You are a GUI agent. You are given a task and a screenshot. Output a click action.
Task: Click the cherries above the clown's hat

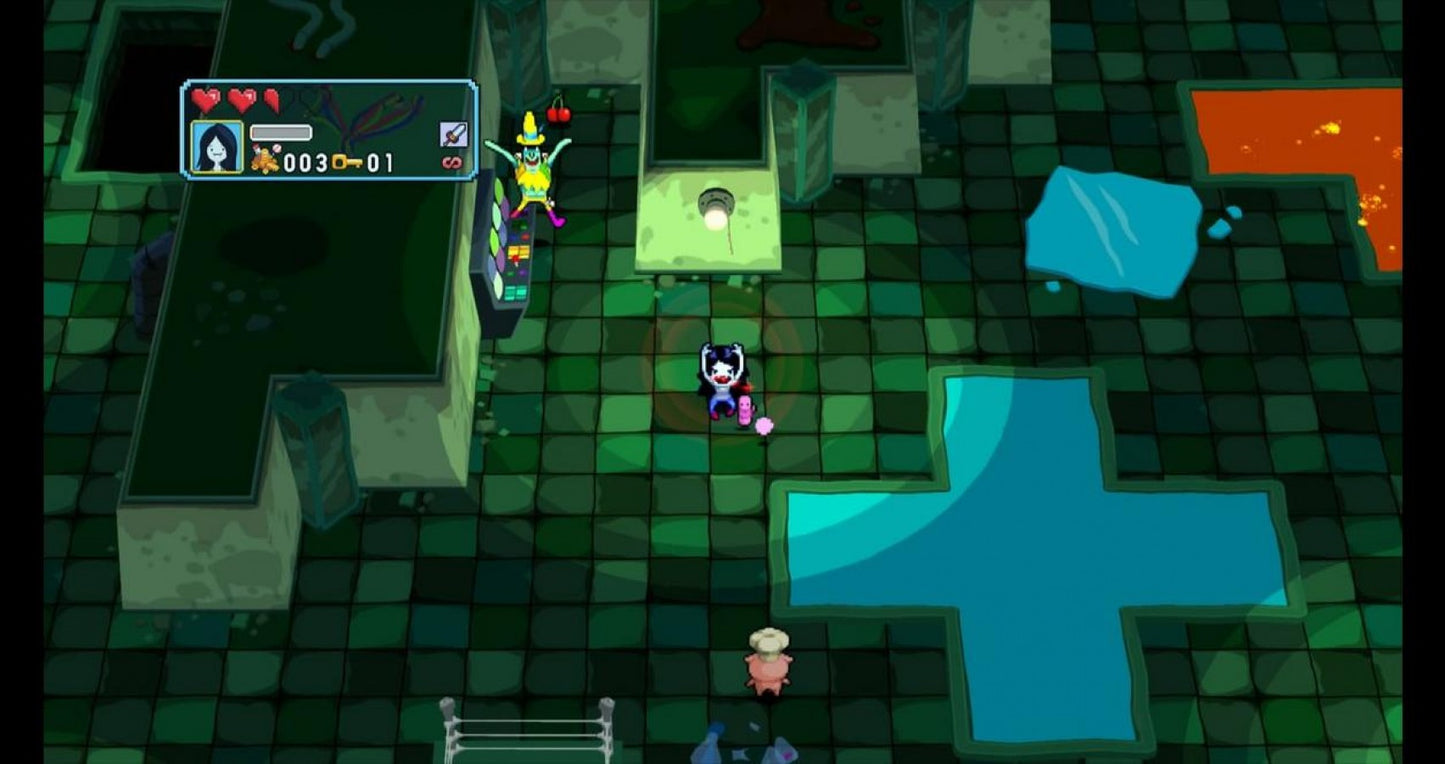[560, 112]
